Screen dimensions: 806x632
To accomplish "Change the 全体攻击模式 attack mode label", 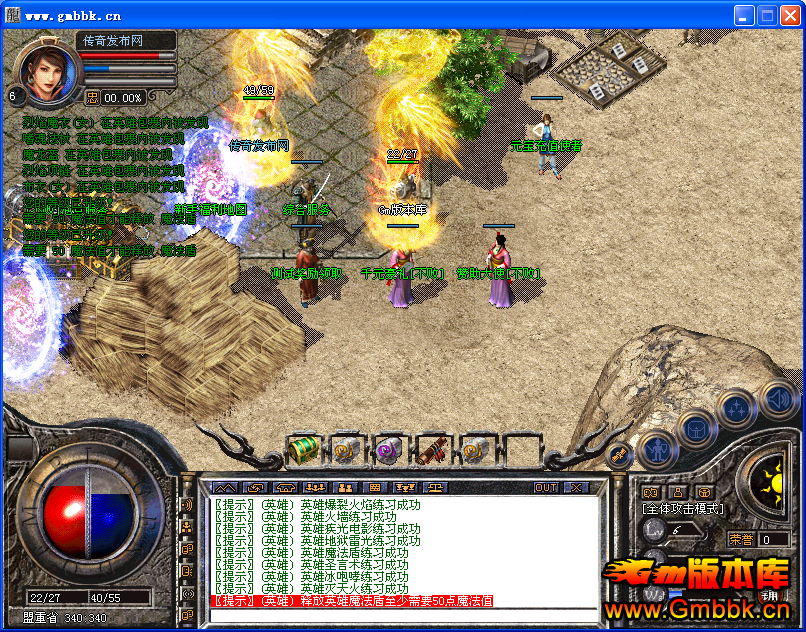I will pos(682,509).
